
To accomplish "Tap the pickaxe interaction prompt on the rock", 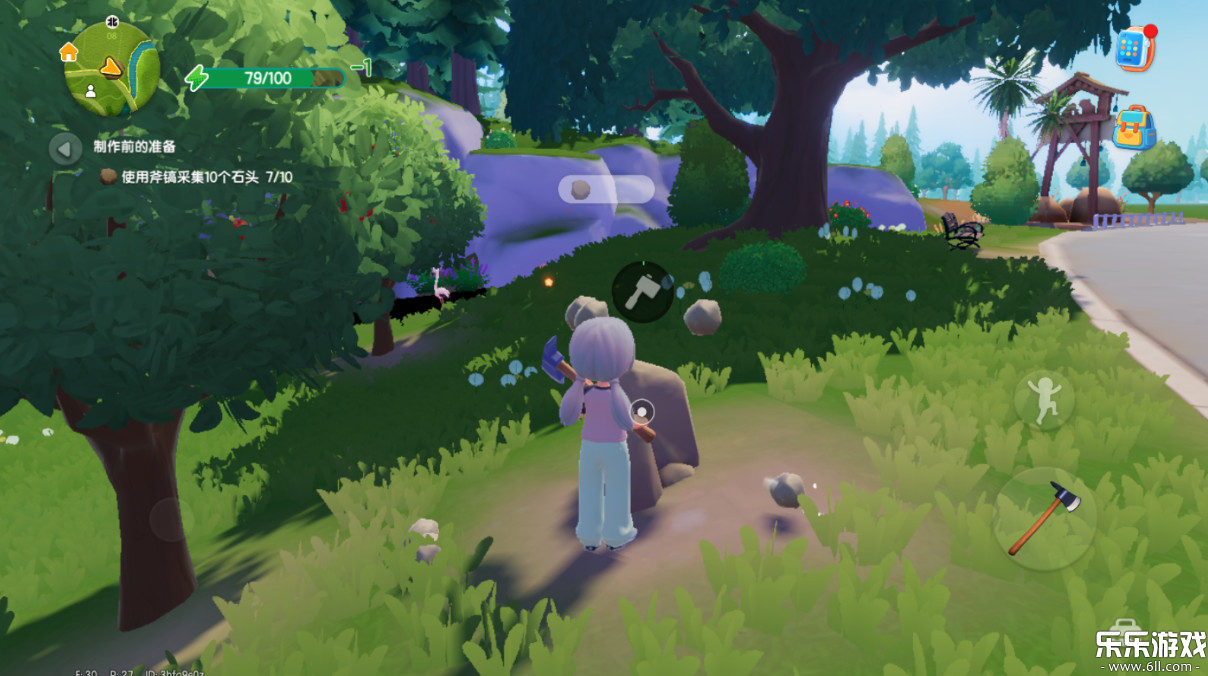I will (x=641, y=292).
